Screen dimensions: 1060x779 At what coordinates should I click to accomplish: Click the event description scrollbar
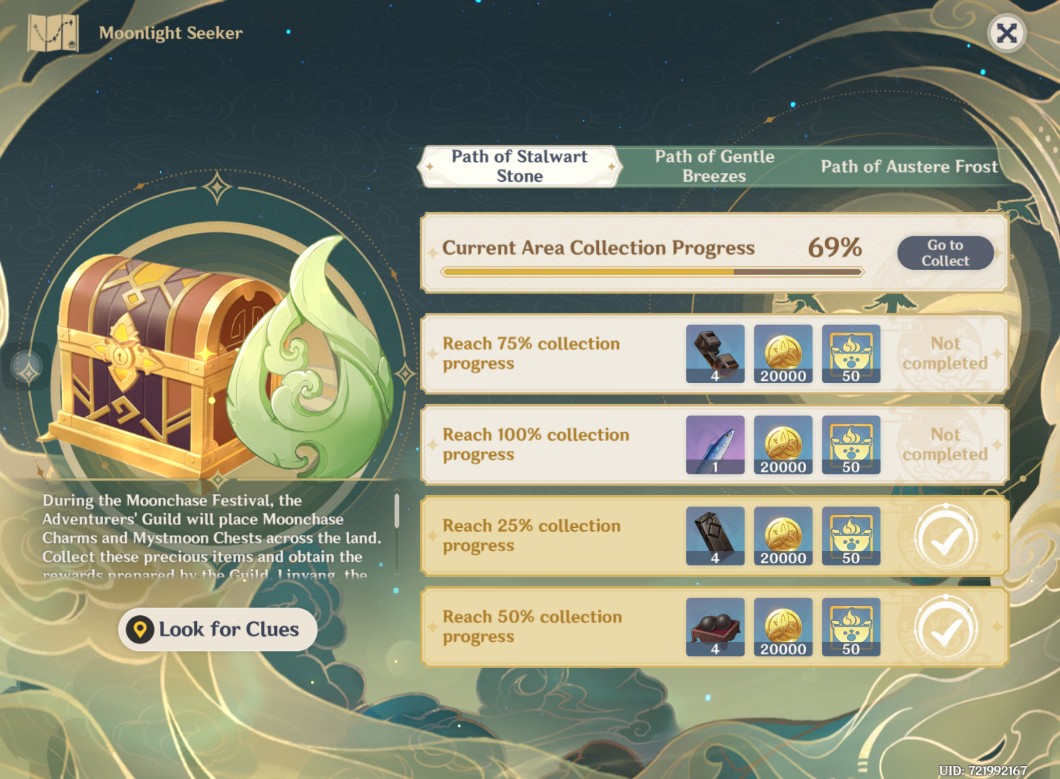[397, 510]
